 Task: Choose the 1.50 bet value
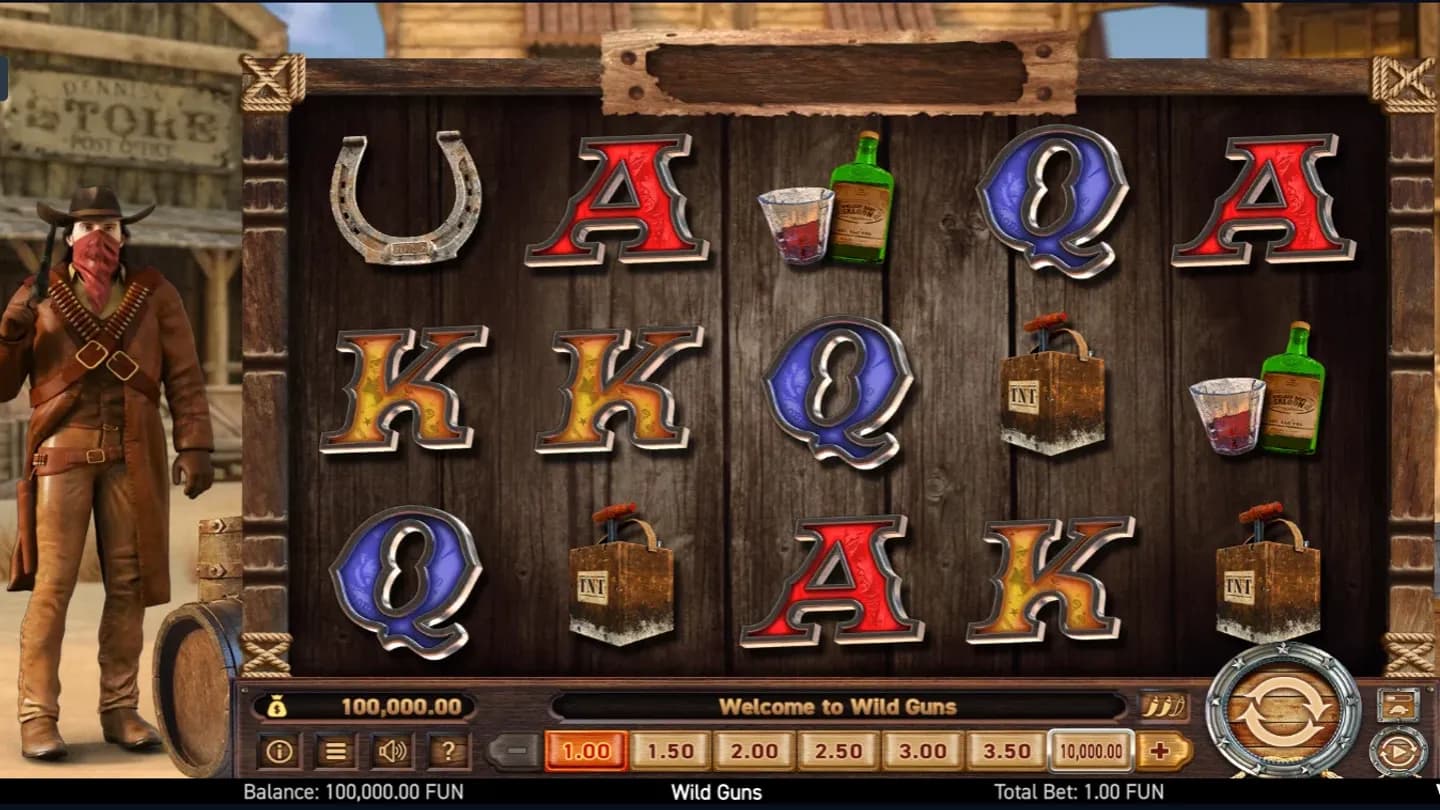coord(670,750)
